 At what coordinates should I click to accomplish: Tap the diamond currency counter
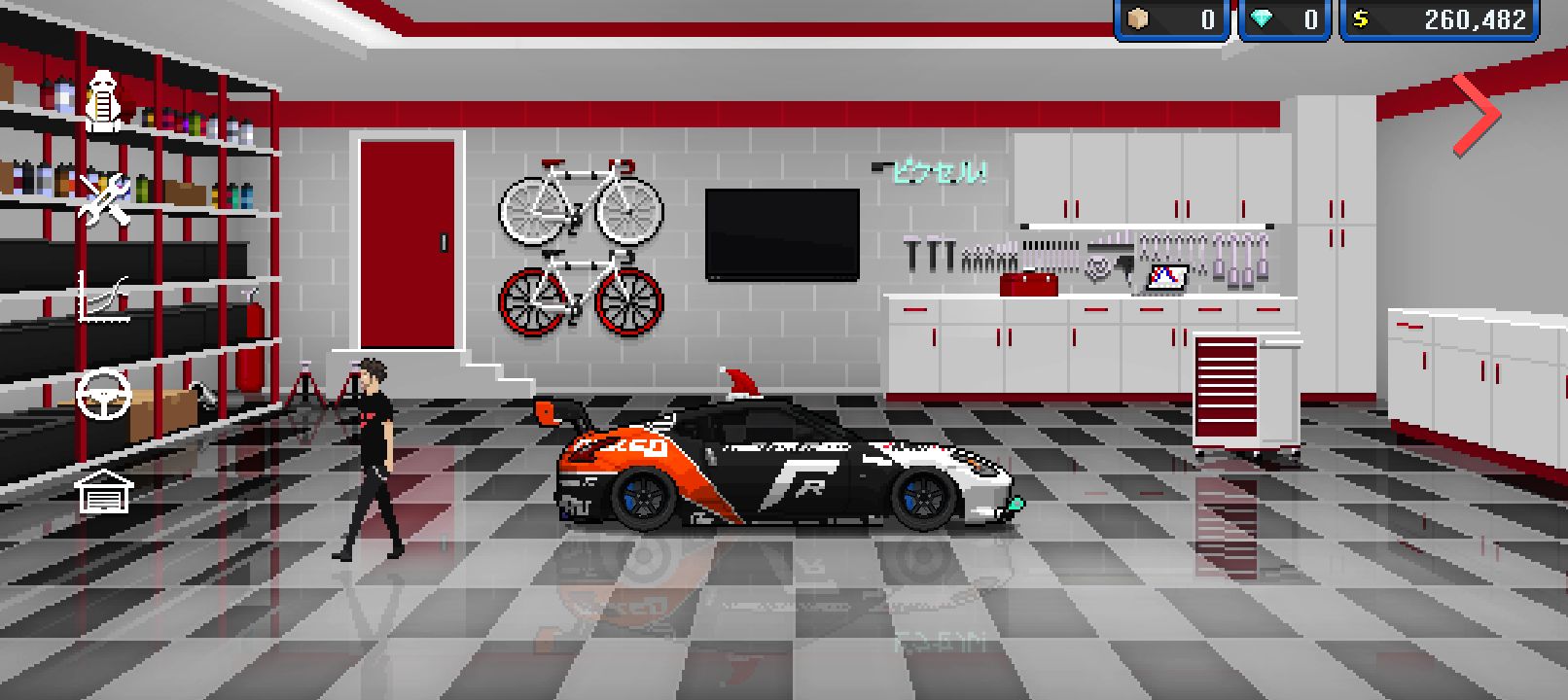[x=1286, y=19]
